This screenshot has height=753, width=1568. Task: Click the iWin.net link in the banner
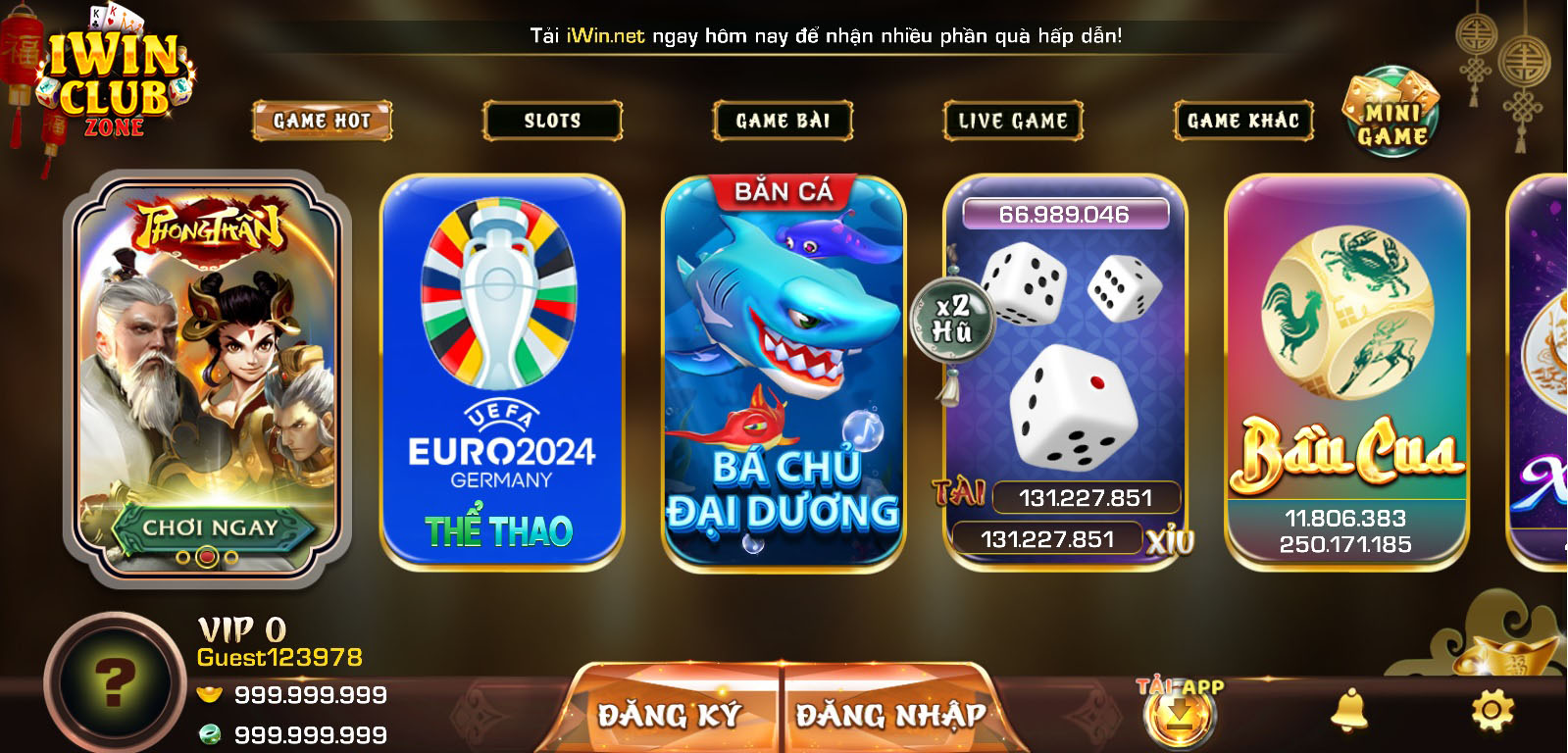pyautogui.click(x=605, y=36)
